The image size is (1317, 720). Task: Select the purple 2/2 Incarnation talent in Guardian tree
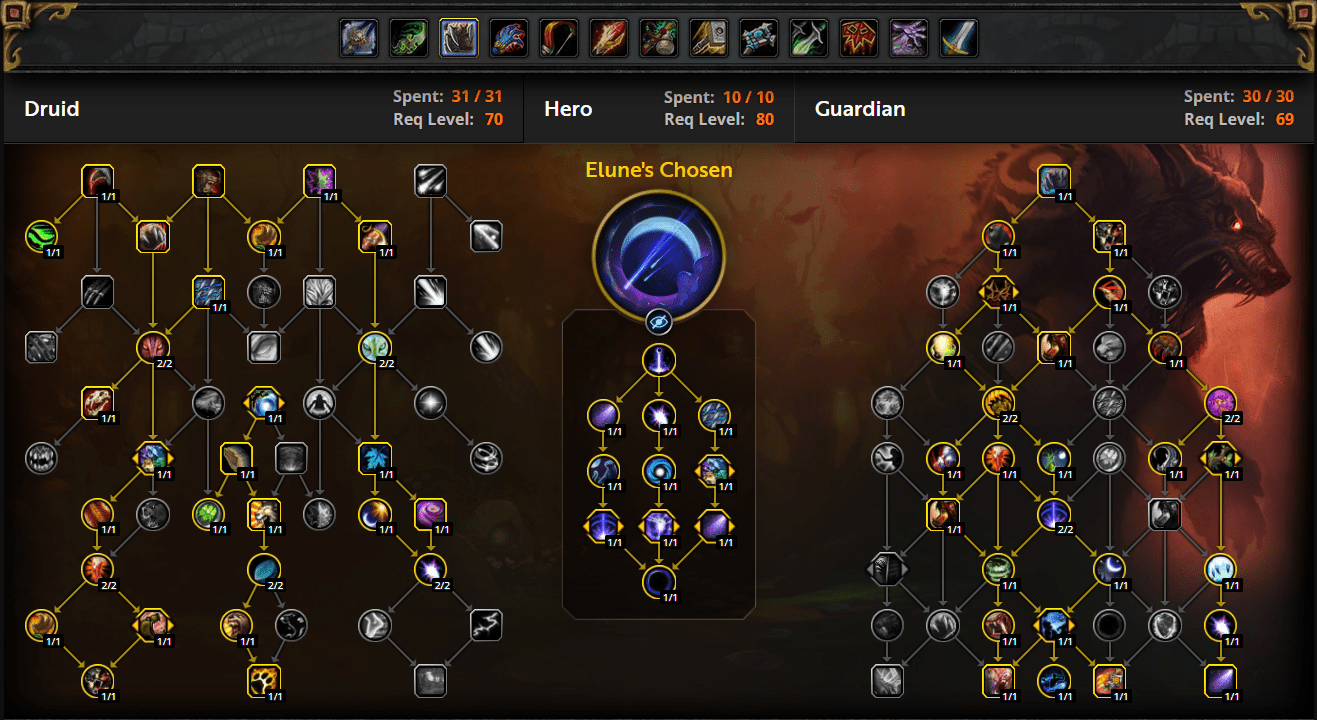(1222, 404)
